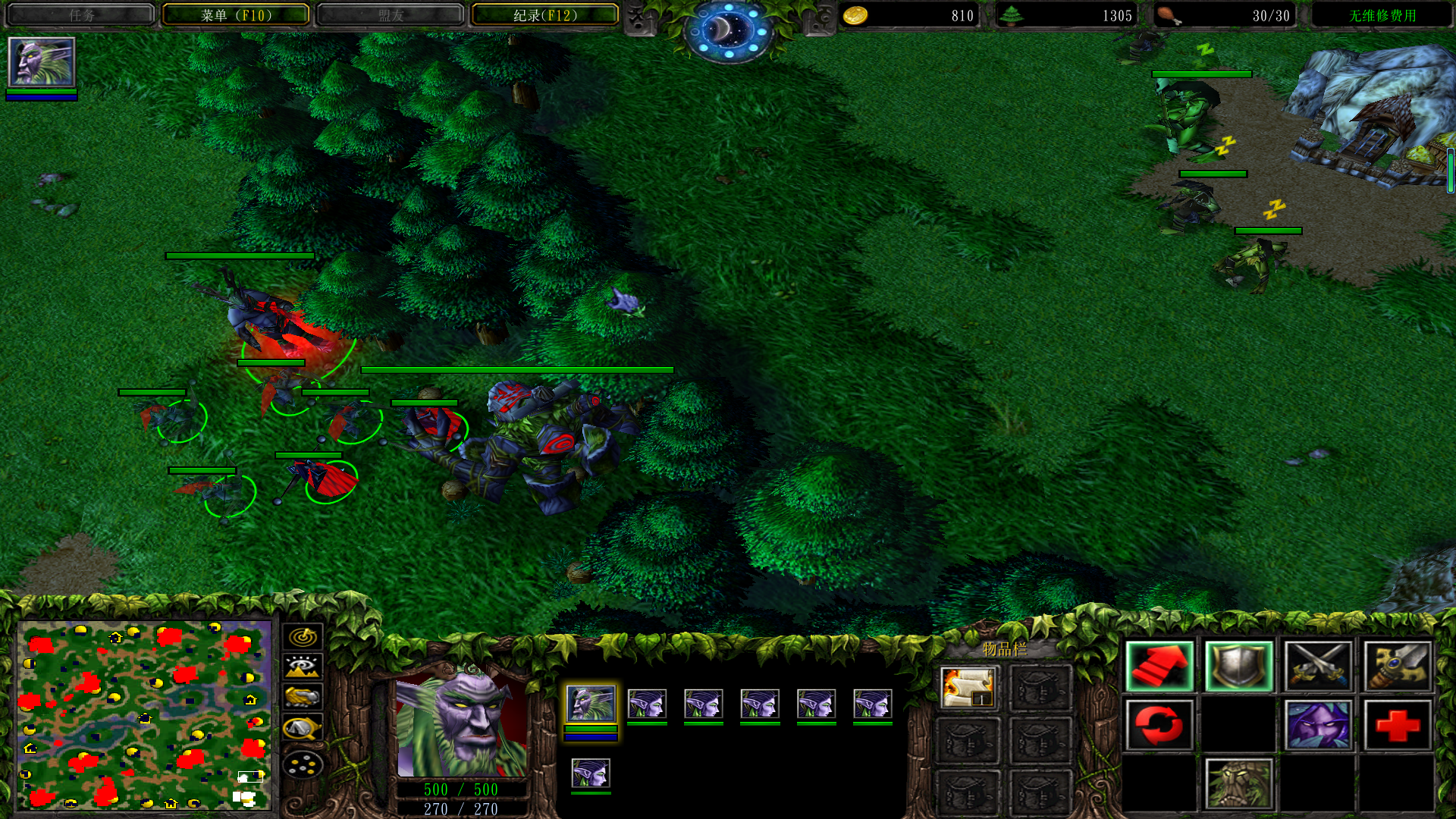Activate the minimap signal ping button
Viewport: 1456px width, 819px height.
pyautogui.click(x=303, y=636)
